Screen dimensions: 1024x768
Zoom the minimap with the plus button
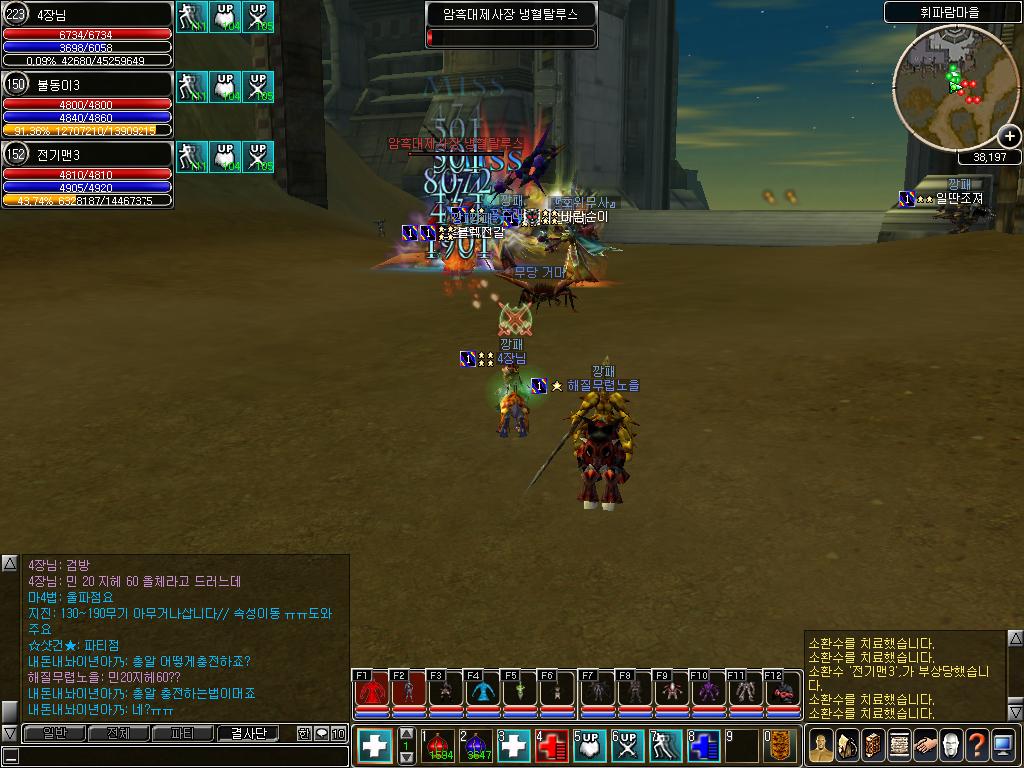point(1009,137)
